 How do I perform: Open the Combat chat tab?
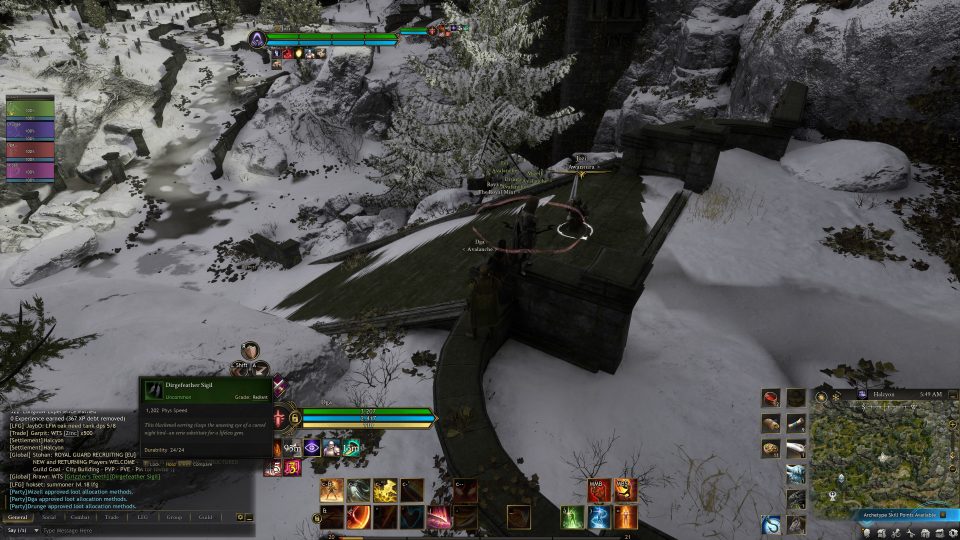tap(82, 517)
